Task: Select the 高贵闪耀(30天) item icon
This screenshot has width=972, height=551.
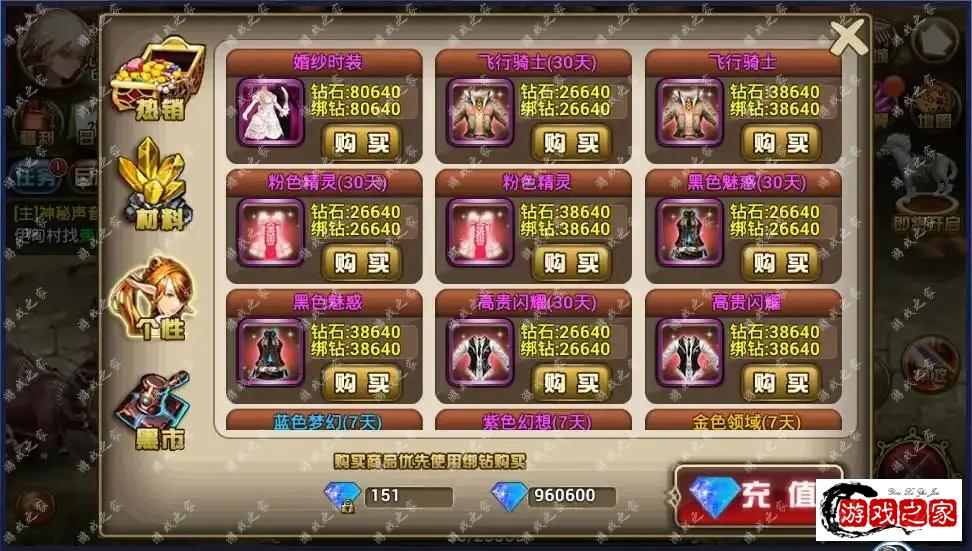Action: (x=480, y=352)
